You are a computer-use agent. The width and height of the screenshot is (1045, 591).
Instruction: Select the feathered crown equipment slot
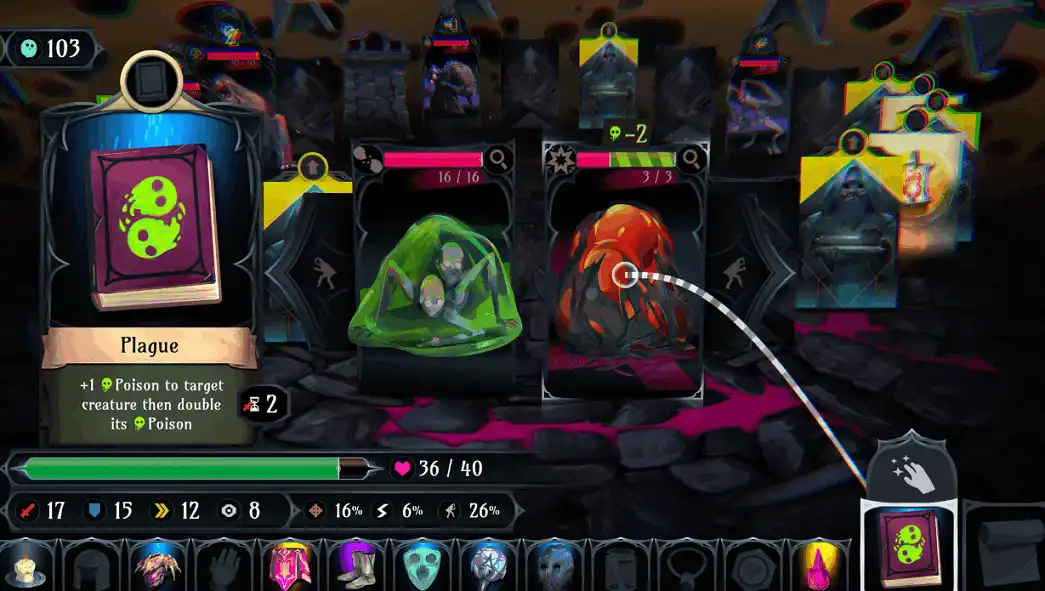point(158,567)
